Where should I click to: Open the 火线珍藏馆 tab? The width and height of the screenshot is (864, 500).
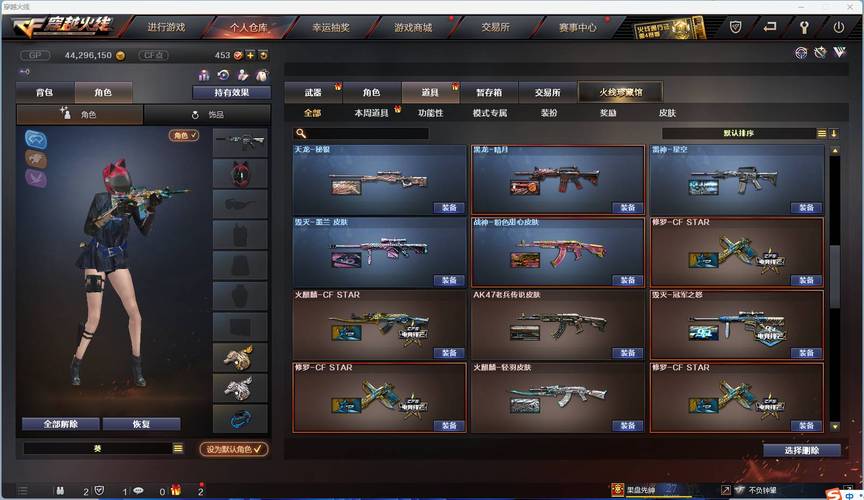(622, 92)
